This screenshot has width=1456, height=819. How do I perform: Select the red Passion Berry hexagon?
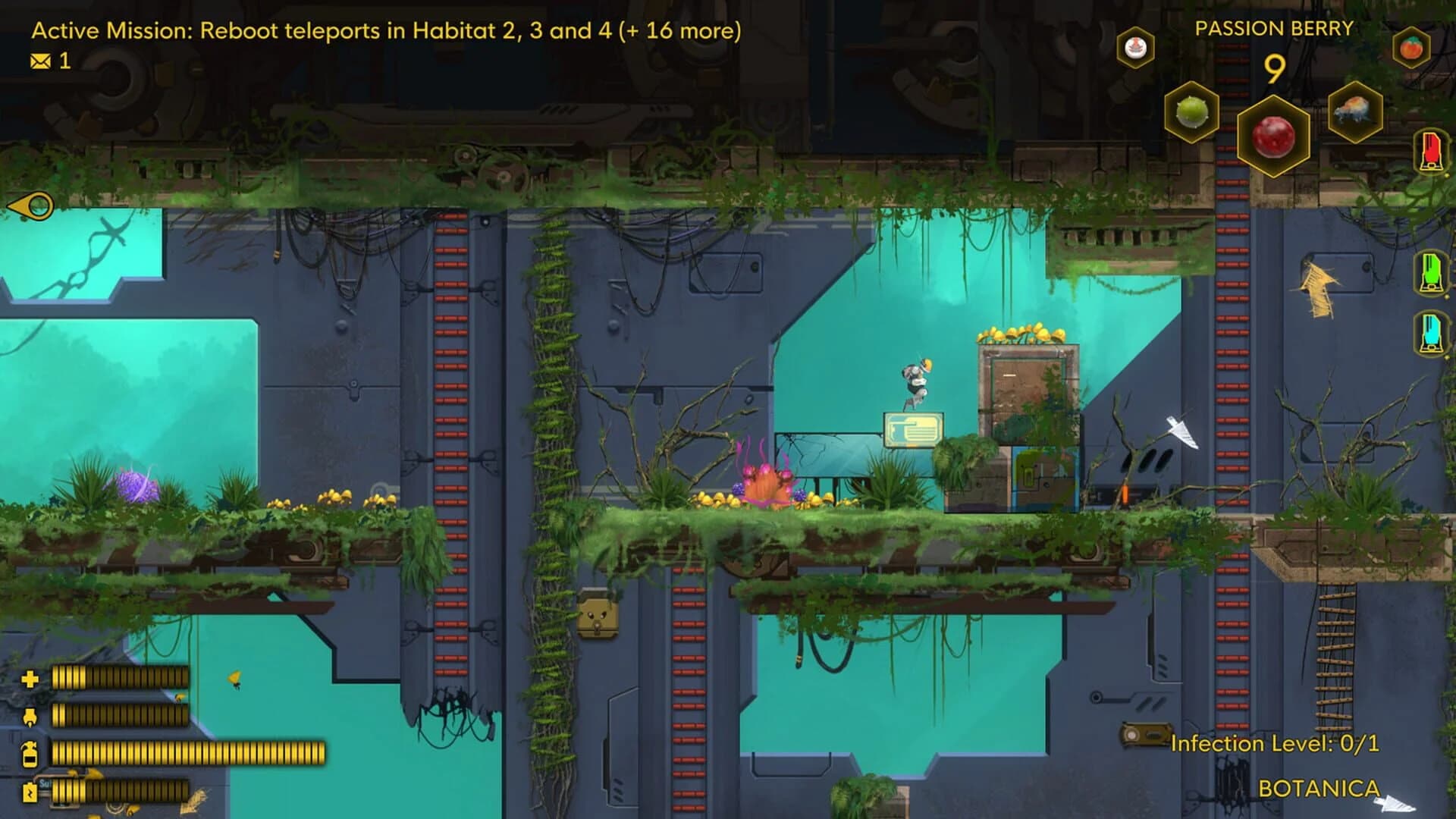pyautogui.click(x=1272, y=136)
